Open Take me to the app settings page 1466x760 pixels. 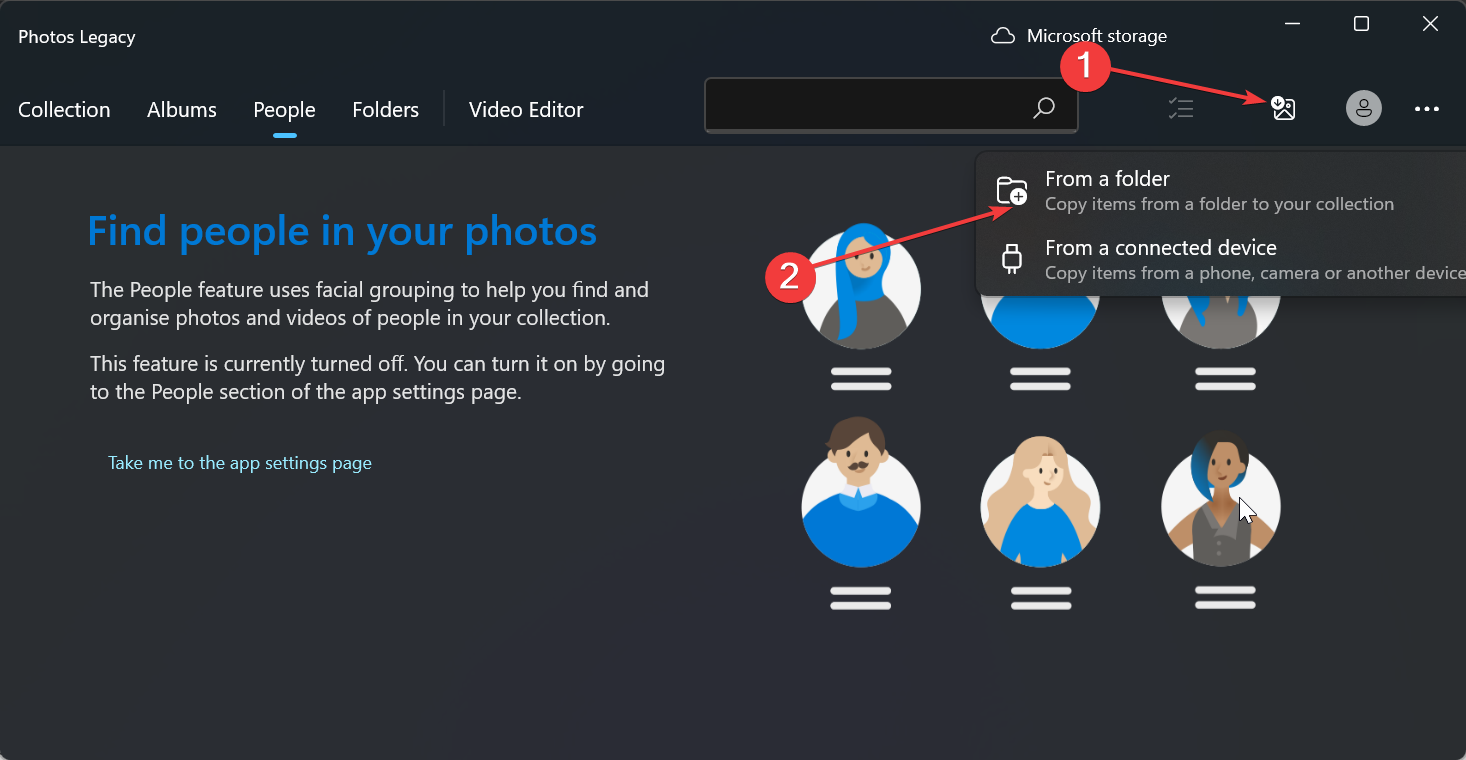pyautogui.click(x=240, y=462)
